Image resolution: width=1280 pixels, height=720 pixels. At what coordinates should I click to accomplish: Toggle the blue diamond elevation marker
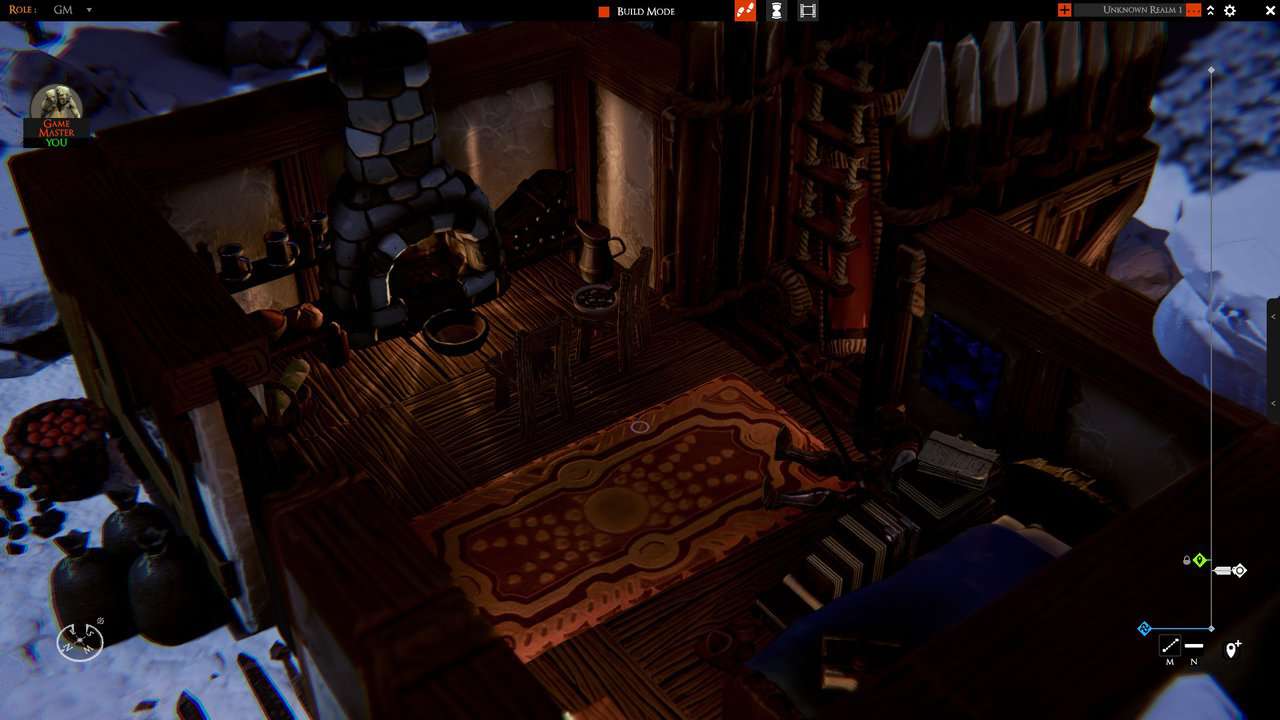pos(1143,628)
